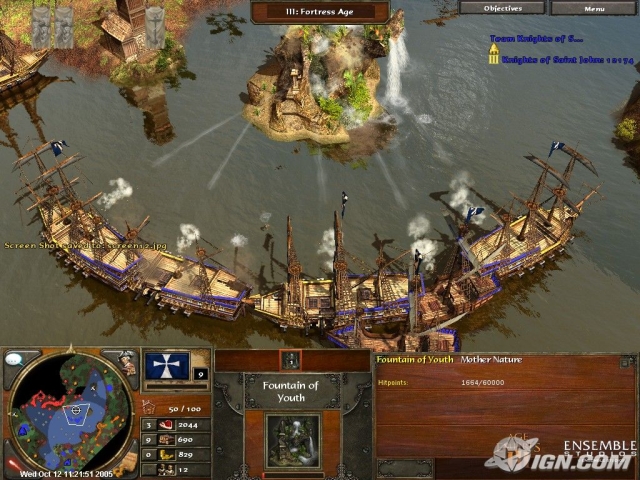Click the circular minimap
The height and width of the screenshot is (480, 640).
tap(70, 412)
